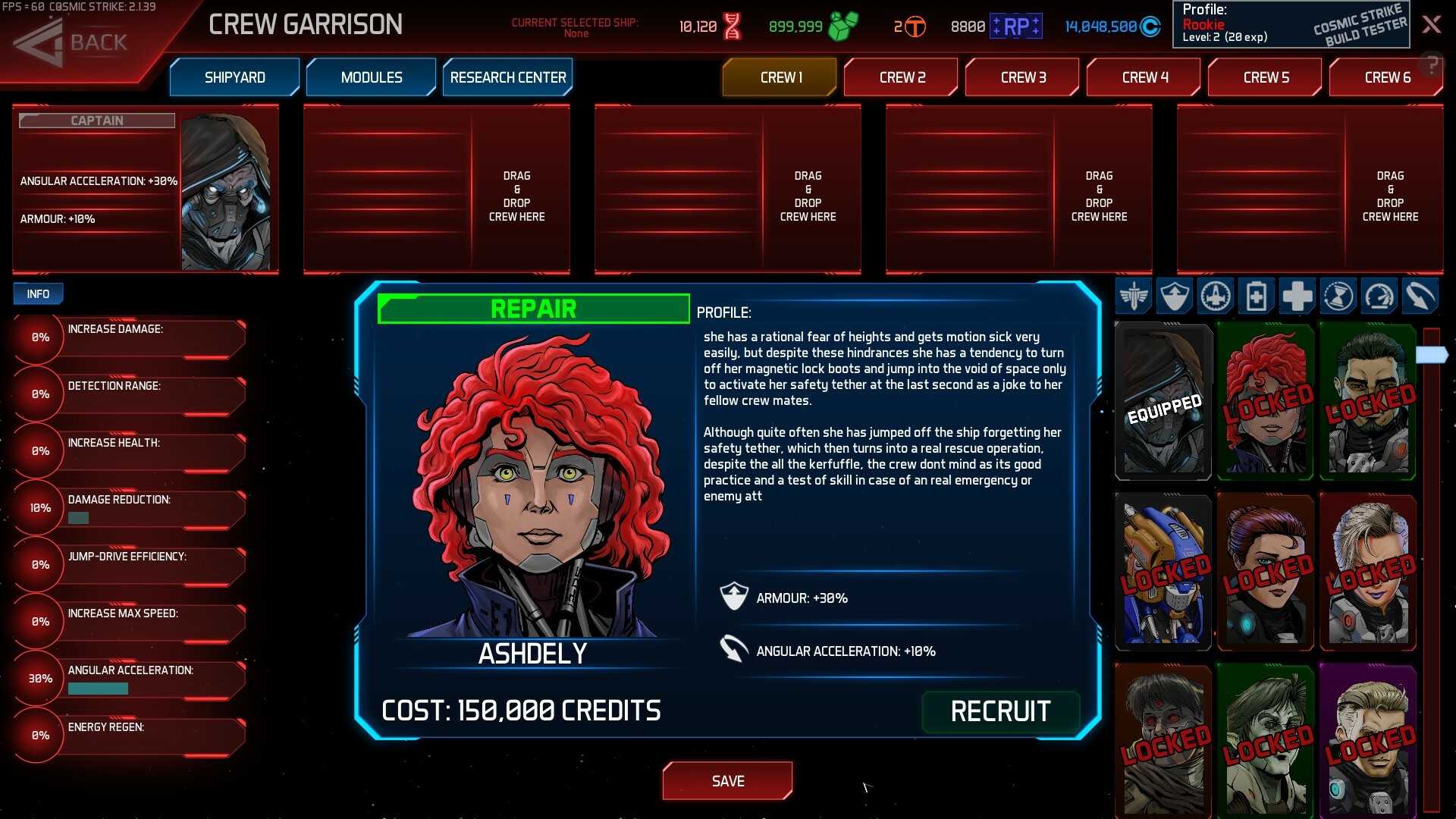
Task: Select the armour shield filter icon
Action: coord(1173,297)
